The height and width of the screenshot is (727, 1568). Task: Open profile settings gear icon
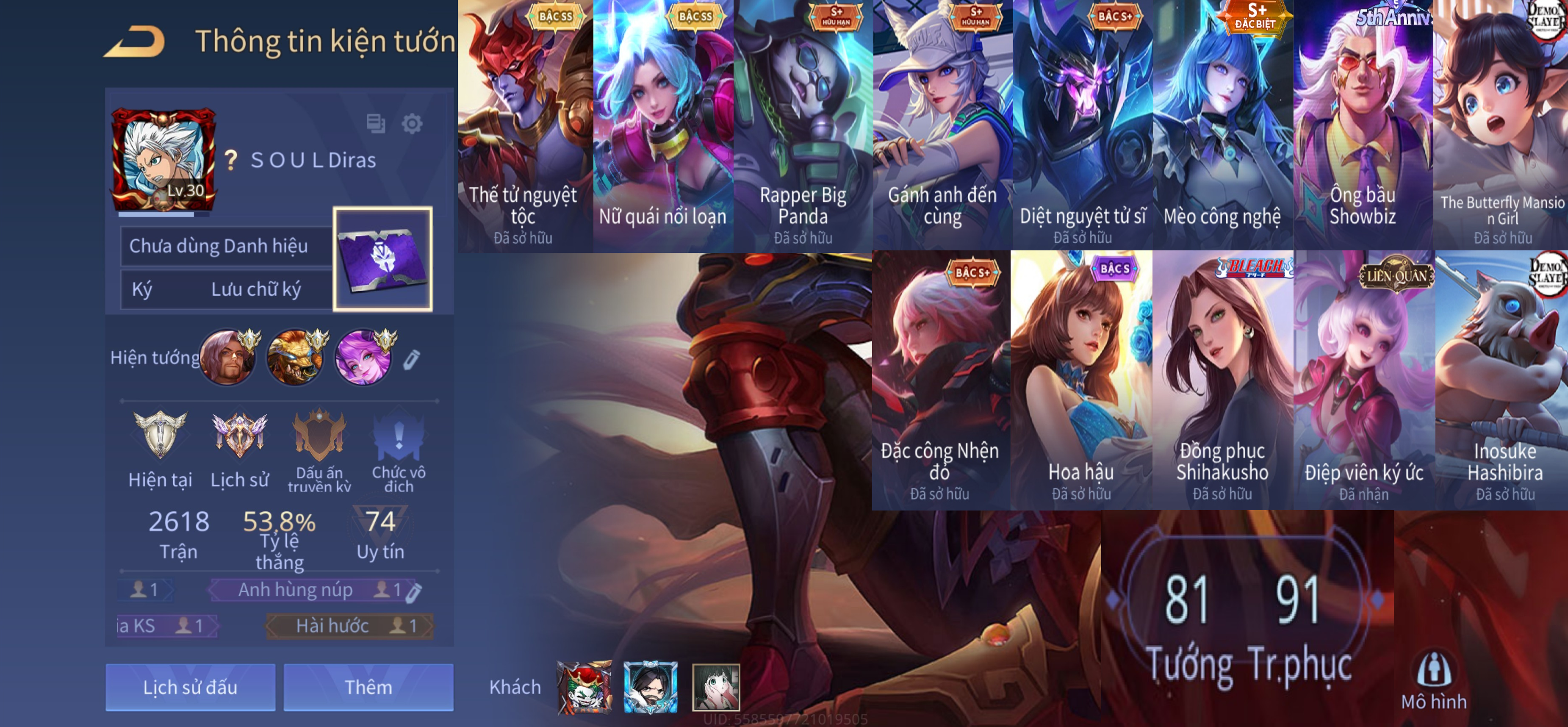coord(412,124)
